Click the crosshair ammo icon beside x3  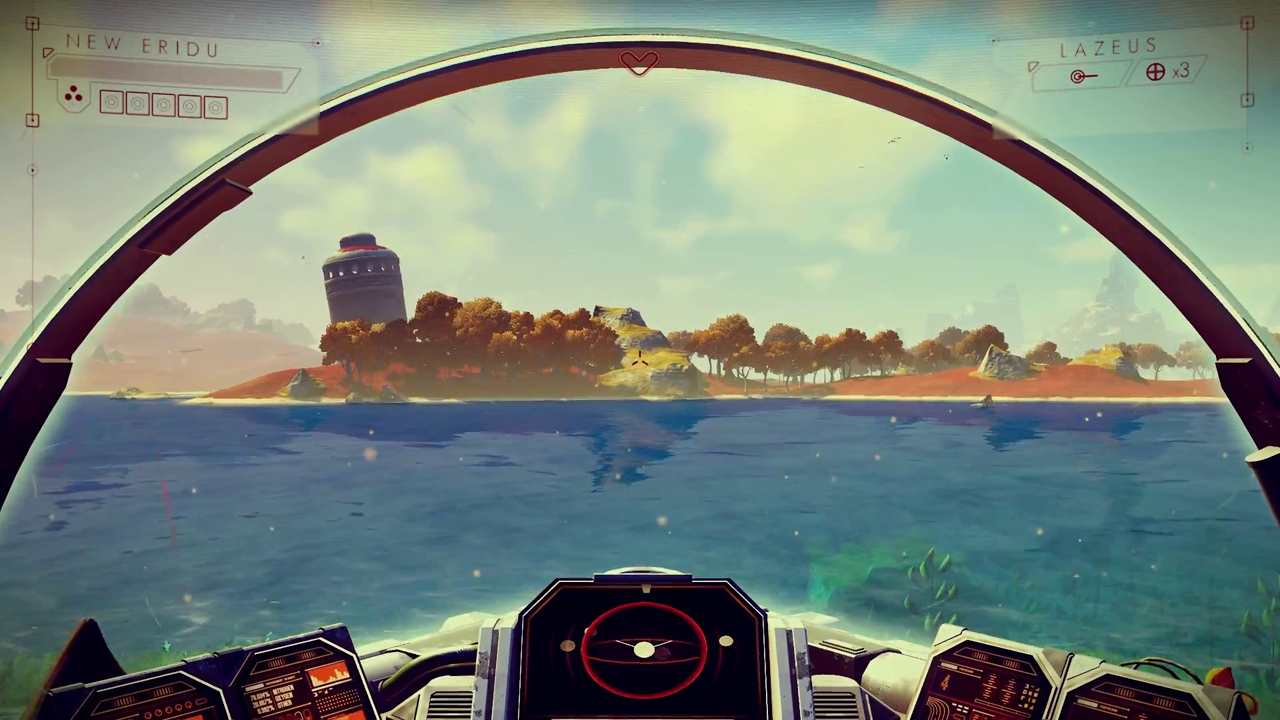point(1155,71)
